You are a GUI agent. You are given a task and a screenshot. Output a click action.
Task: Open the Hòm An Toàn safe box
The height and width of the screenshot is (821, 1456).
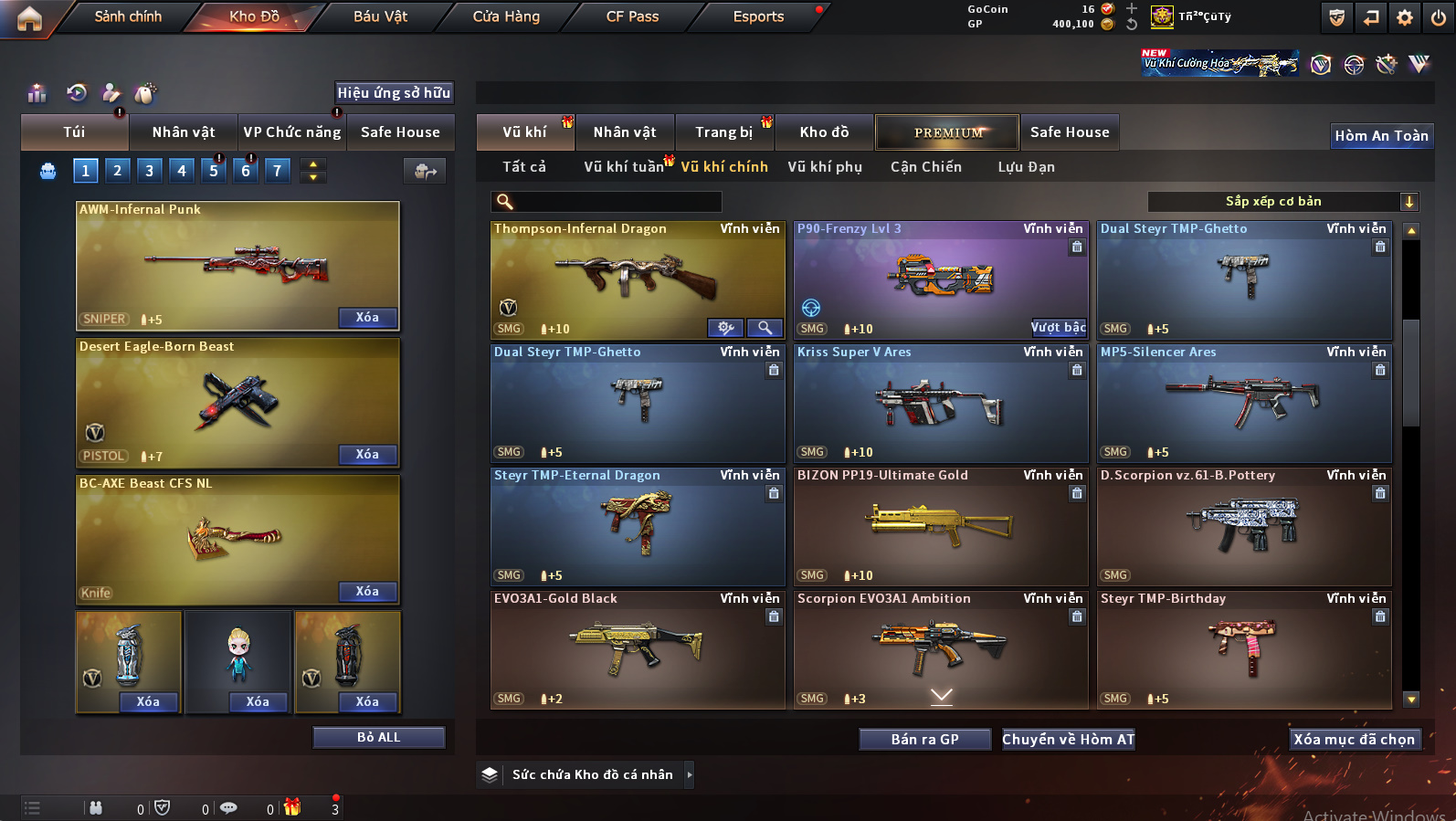click(1381, 136)
